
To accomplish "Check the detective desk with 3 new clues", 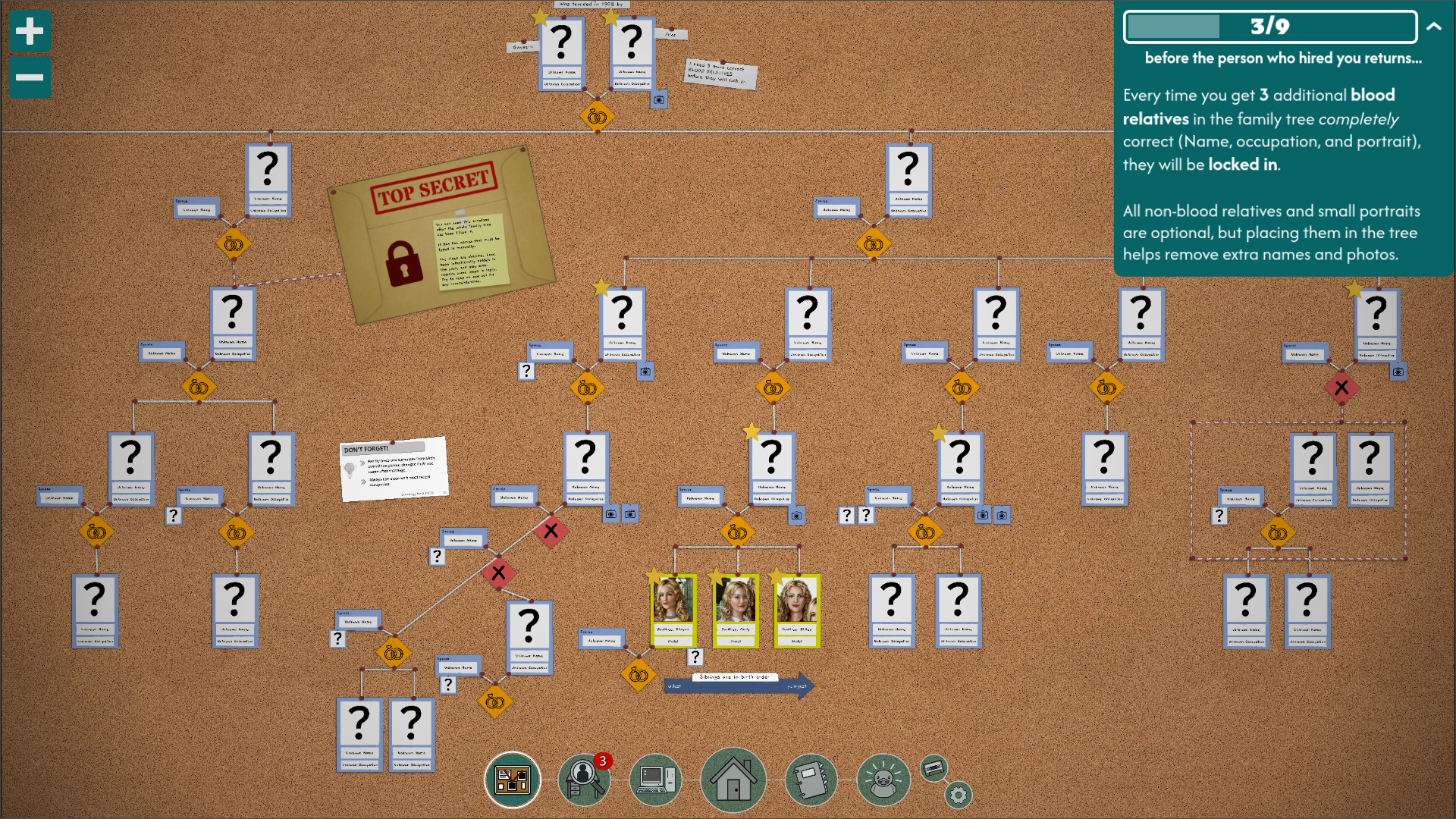I will [x=584, y=779].
